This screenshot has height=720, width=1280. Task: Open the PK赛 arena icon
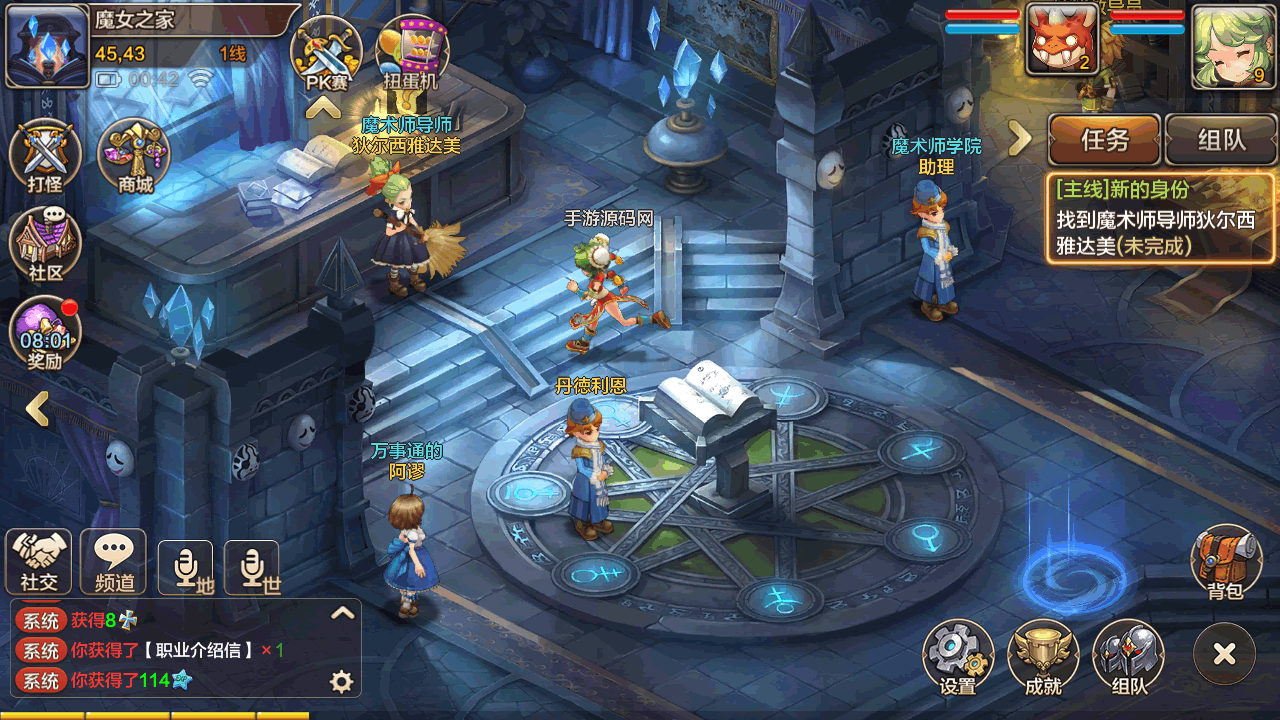pos(326,52)
